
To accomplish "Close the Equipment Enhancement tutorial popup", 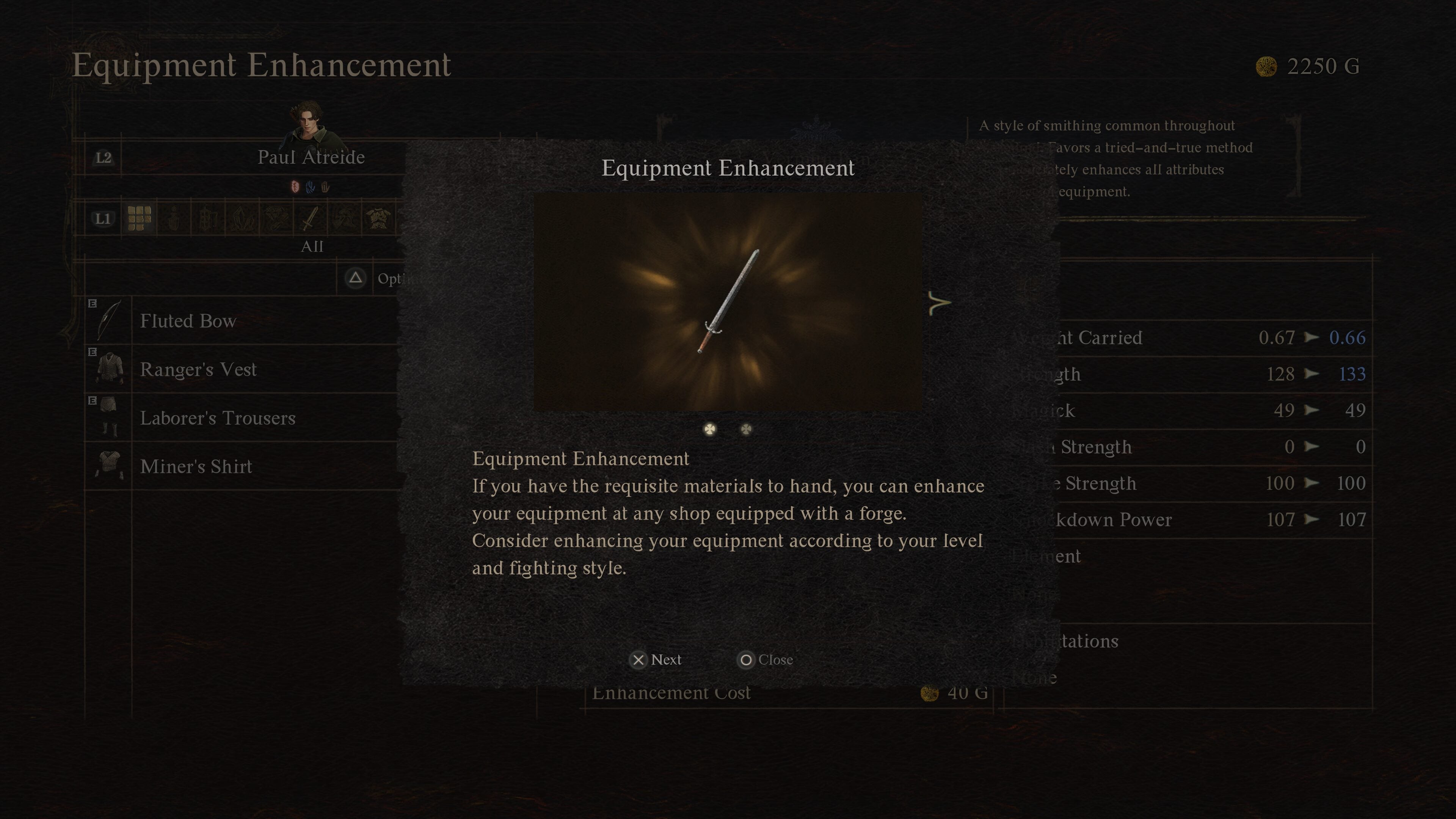I will click(x=765, y=660).
